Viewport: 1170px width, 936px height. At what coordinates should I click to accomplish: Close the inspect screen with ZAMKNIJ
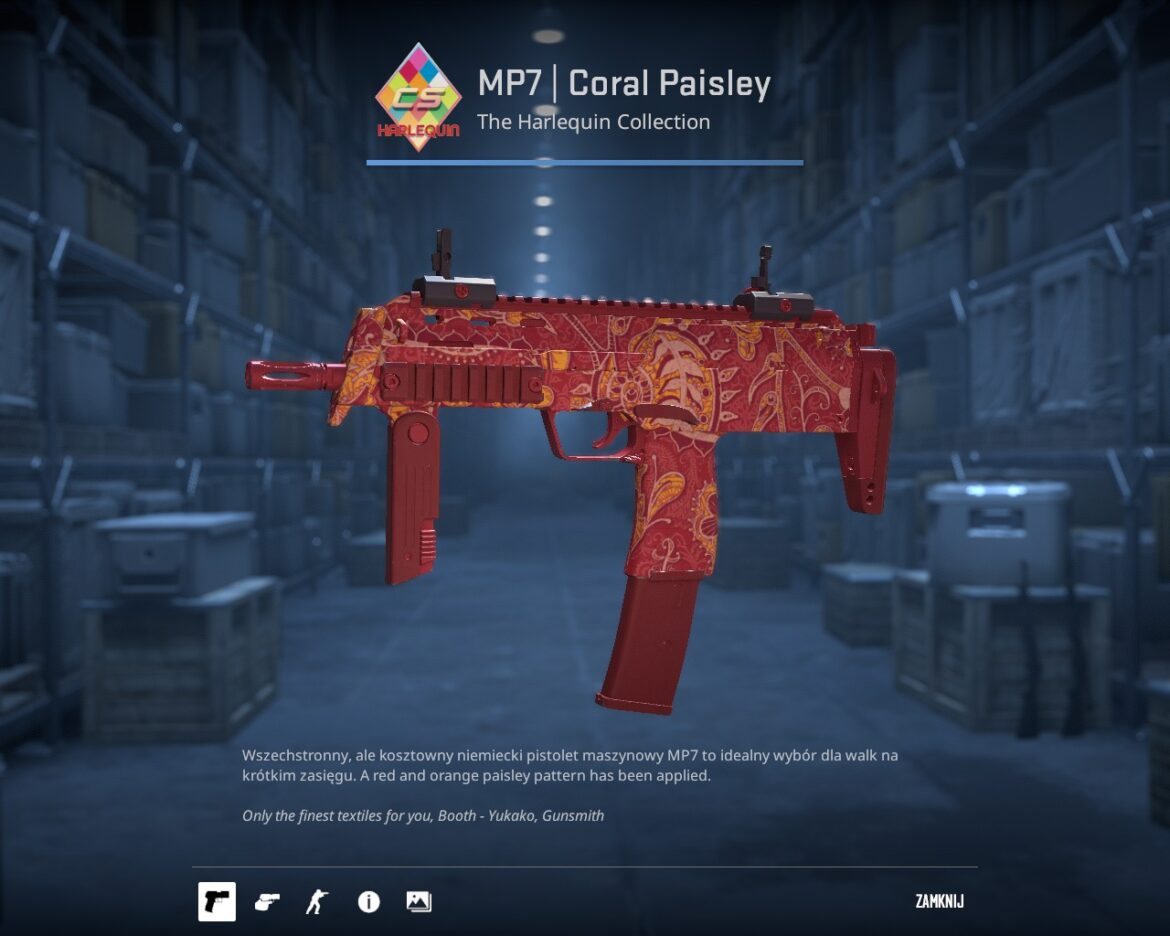click(939, 902)
